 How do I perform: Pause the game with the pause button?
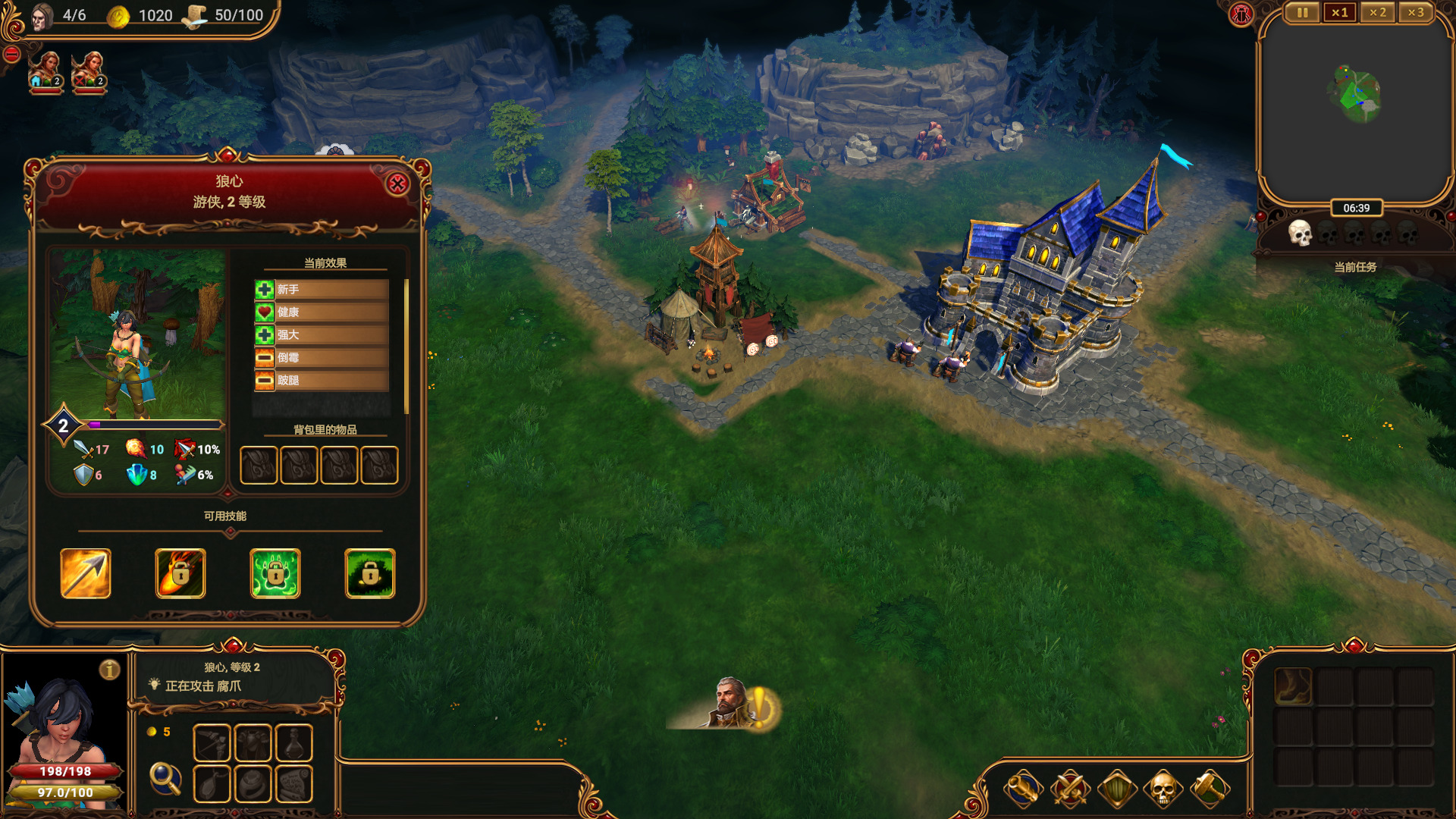[1302, 13]
